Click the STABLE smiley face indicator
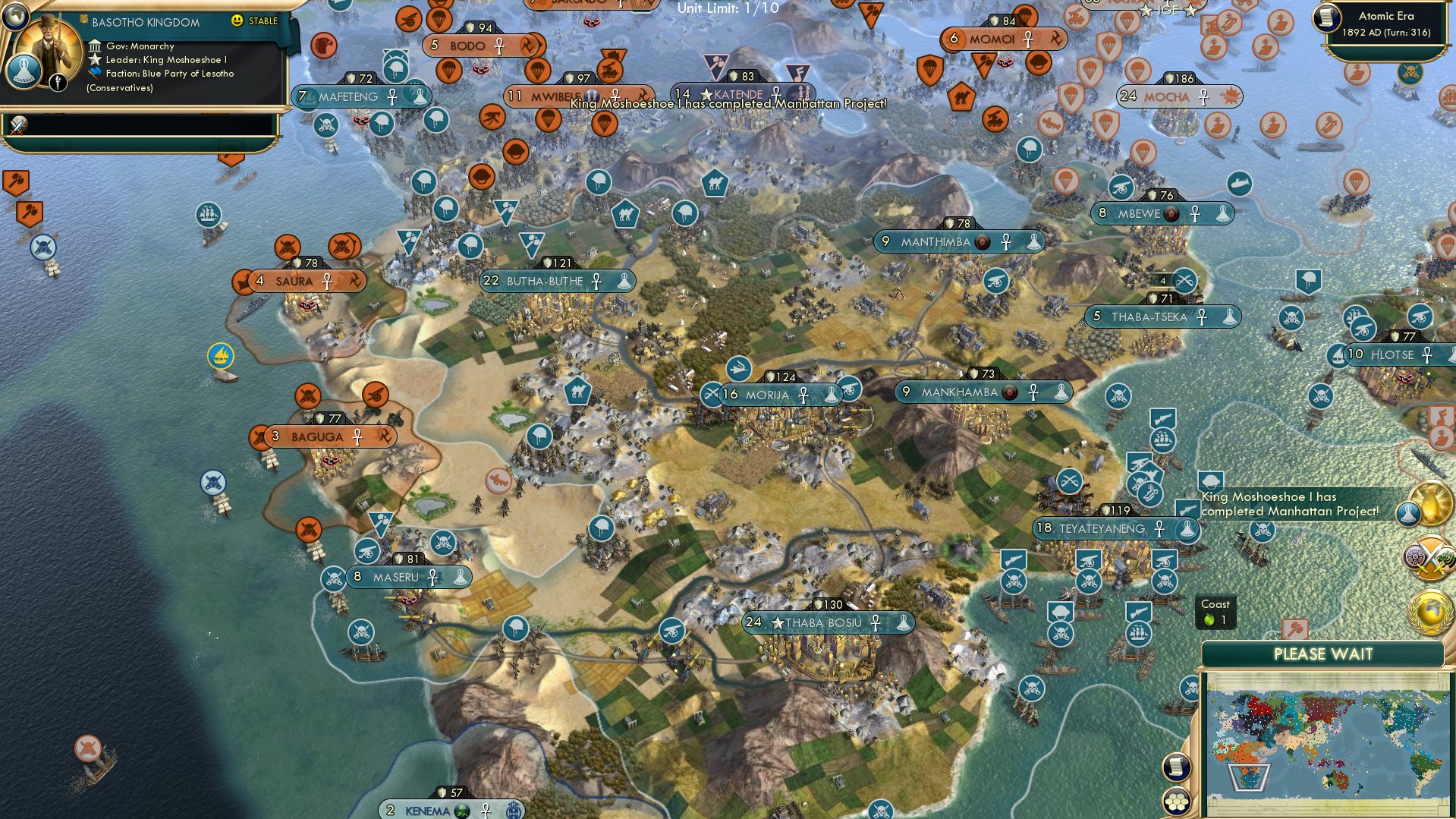 tap(239, 20)
